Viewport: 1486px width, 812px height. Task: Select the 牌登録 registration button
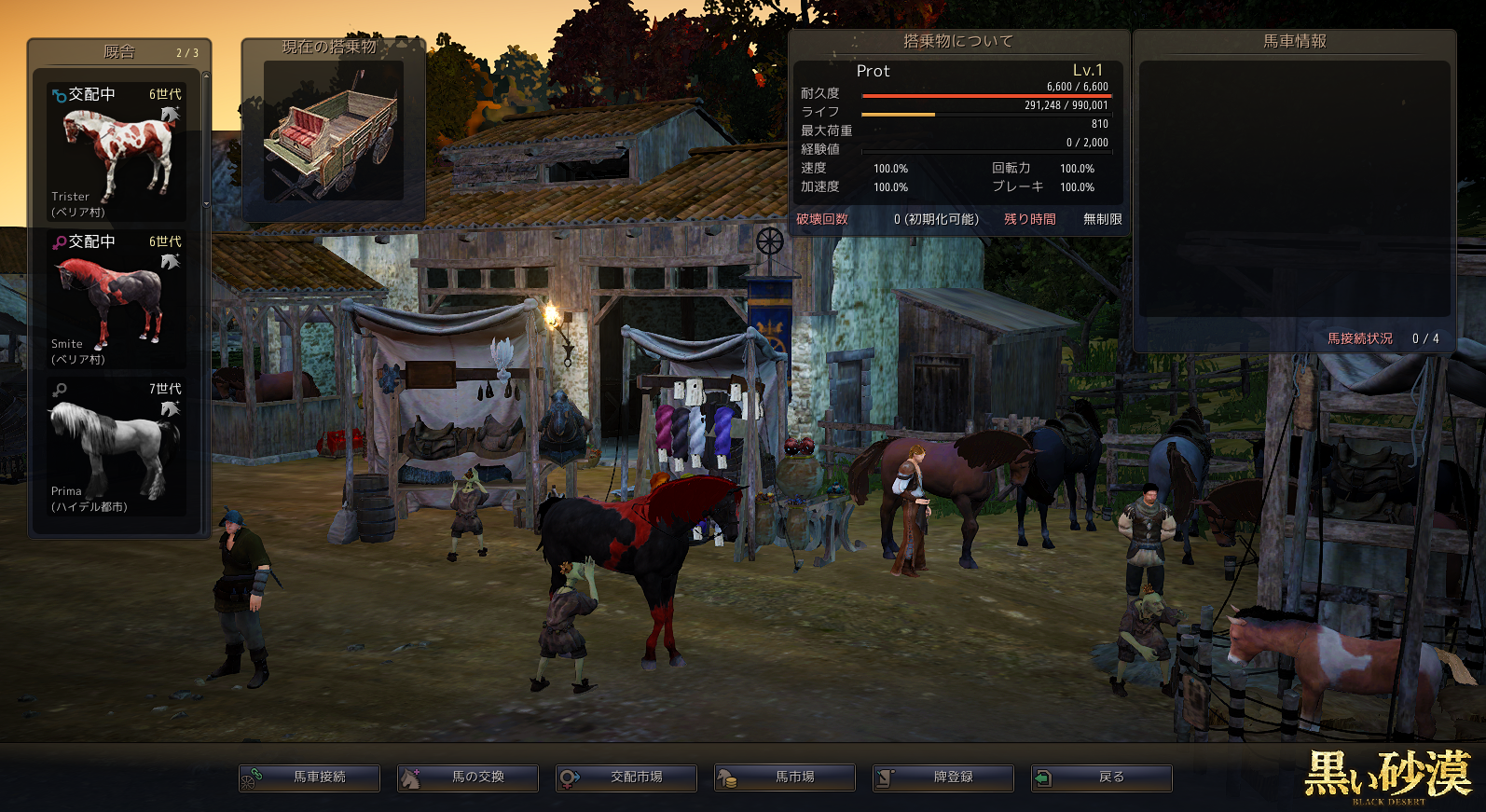(943, 778)
